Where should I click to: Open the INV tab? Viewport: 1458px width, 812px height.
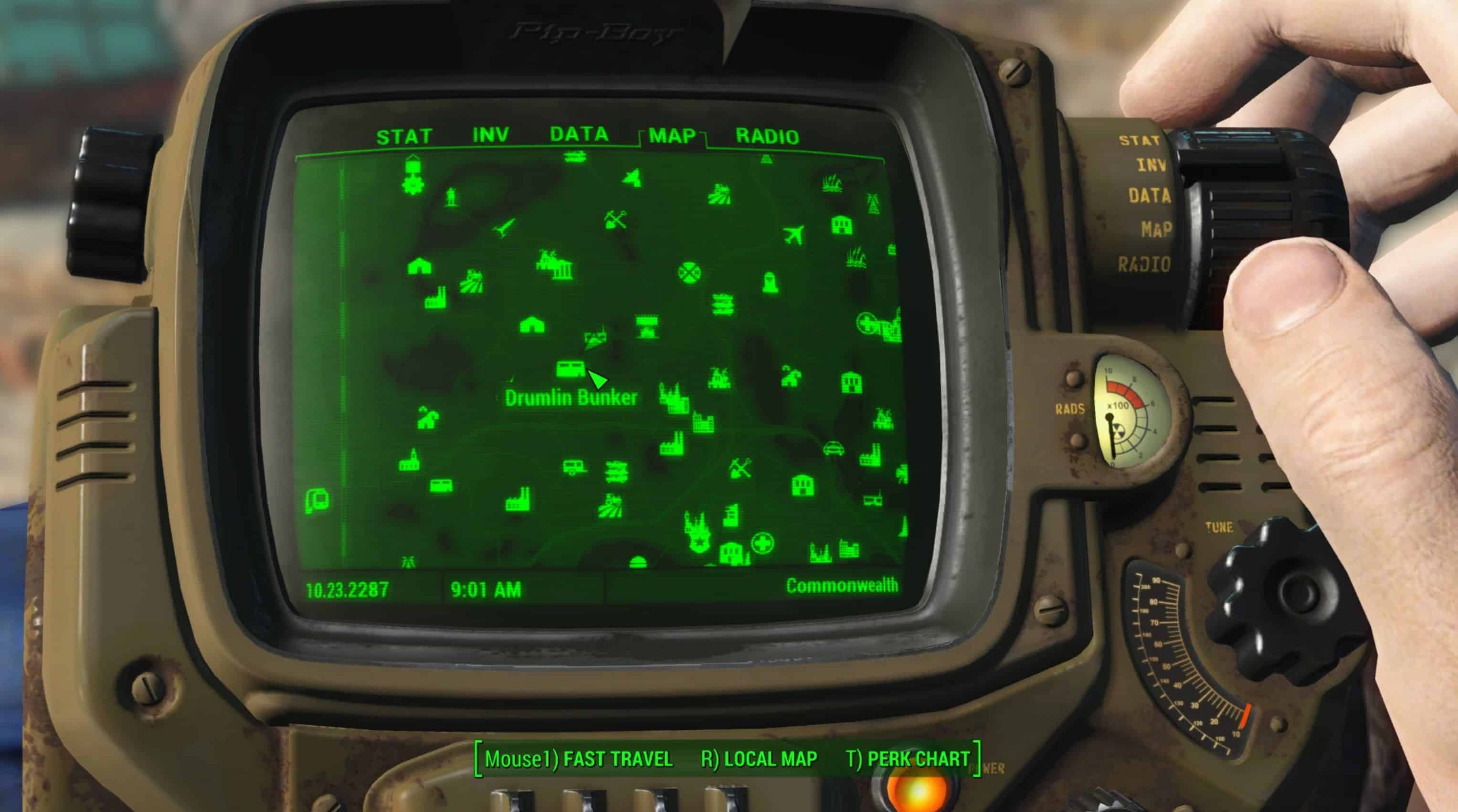(x=491, y=135)
